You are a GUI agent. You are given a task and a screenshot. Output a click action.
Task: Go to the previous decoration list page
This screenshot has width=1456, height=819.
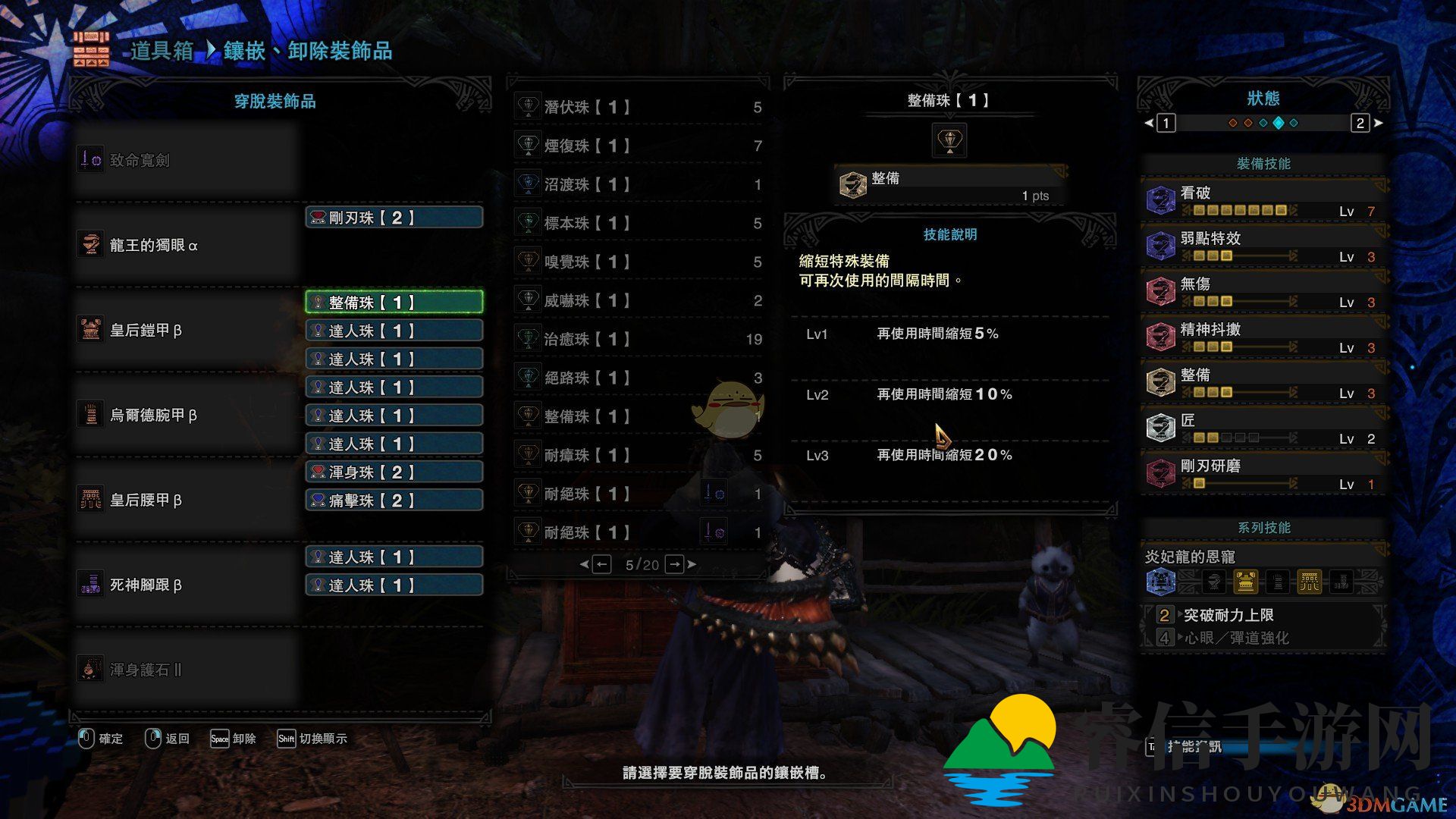click(601, 564)
